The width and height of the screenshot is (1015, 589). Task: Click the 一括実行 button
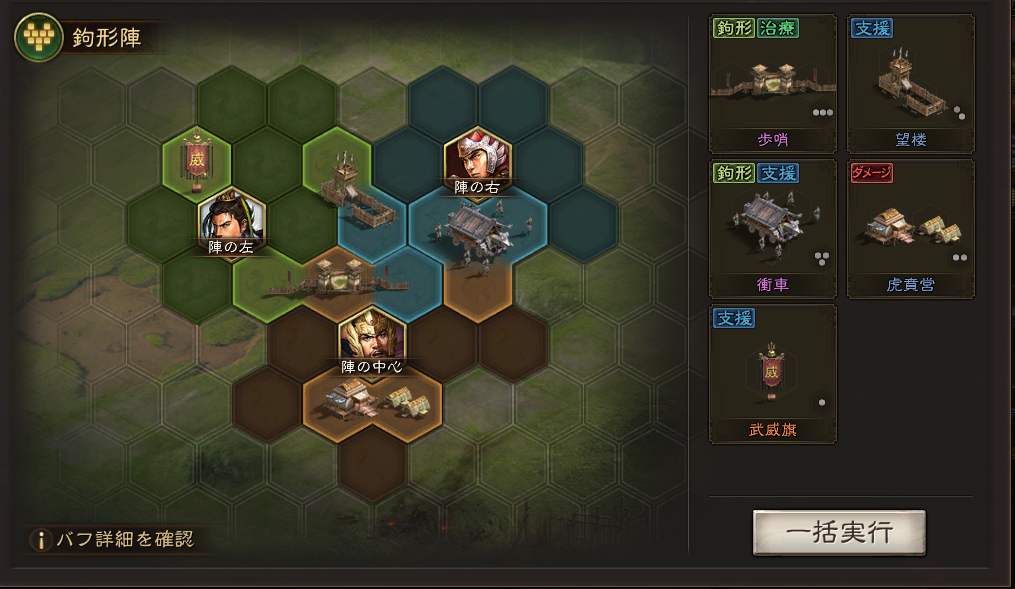(839, 532)
